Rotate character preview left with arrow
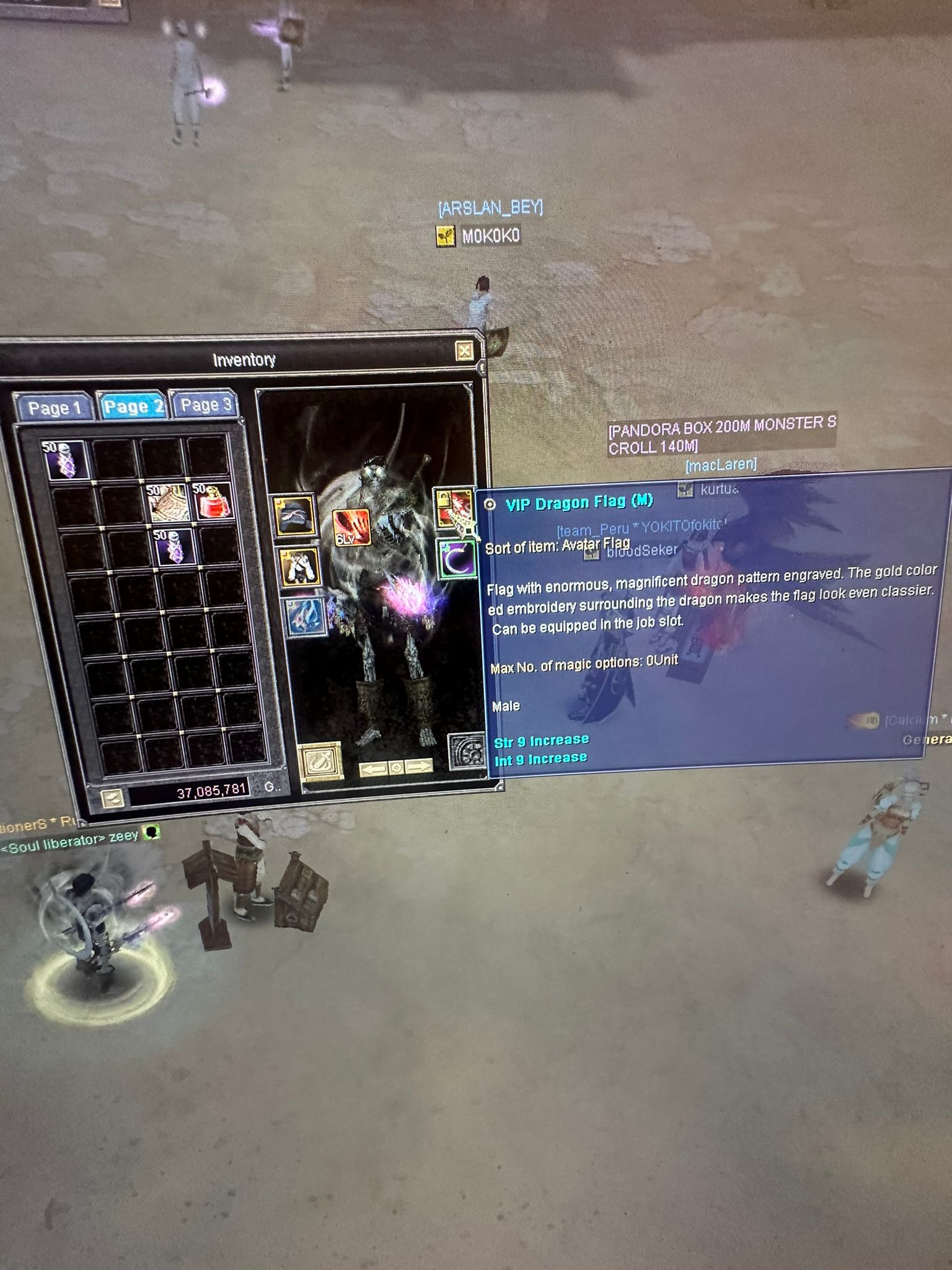 pos(373,769)
